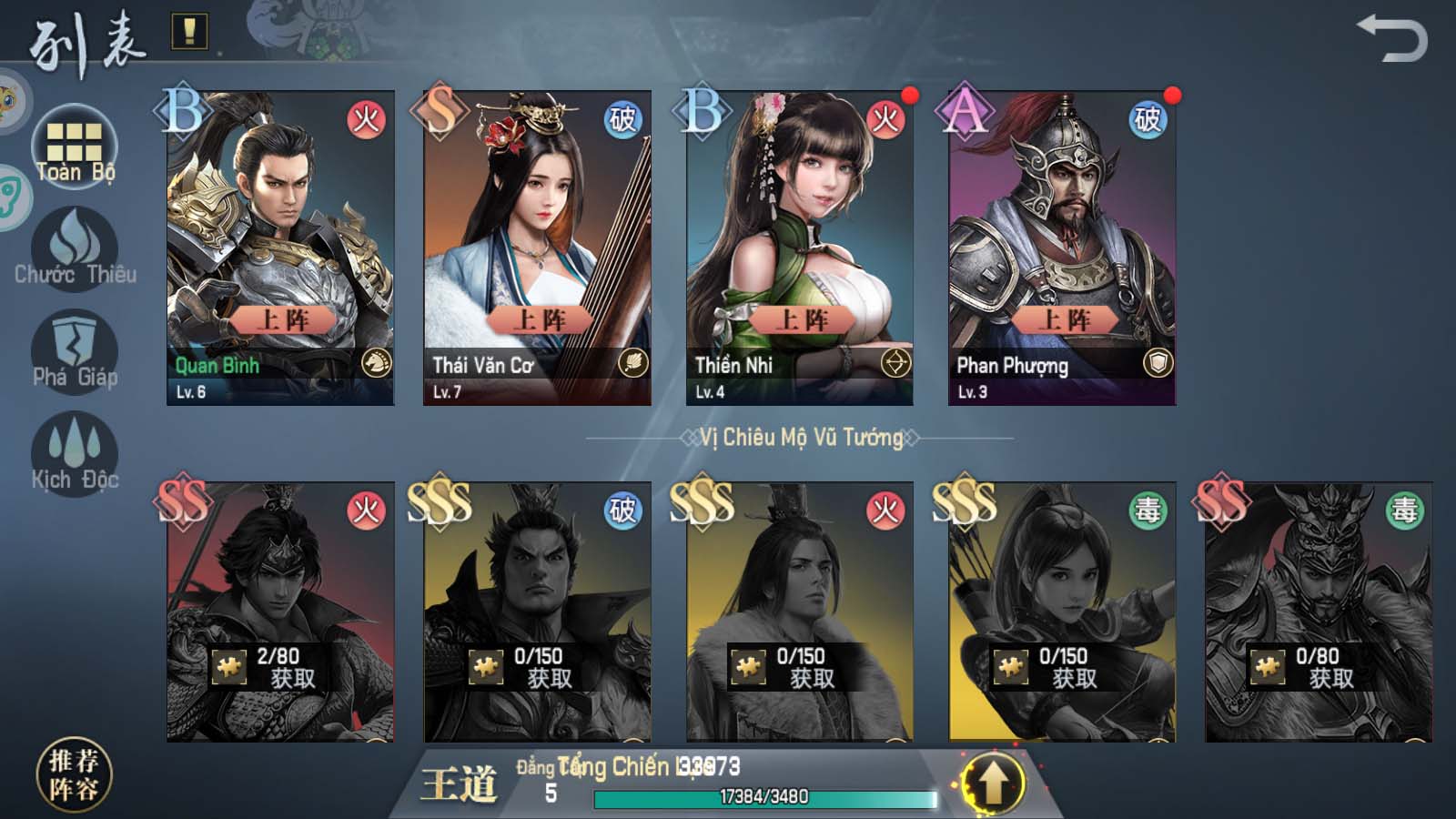The image size is (1456, 819).
Task: Tap the glowing yellow upgrade arrow
Action: coord(993,782)
